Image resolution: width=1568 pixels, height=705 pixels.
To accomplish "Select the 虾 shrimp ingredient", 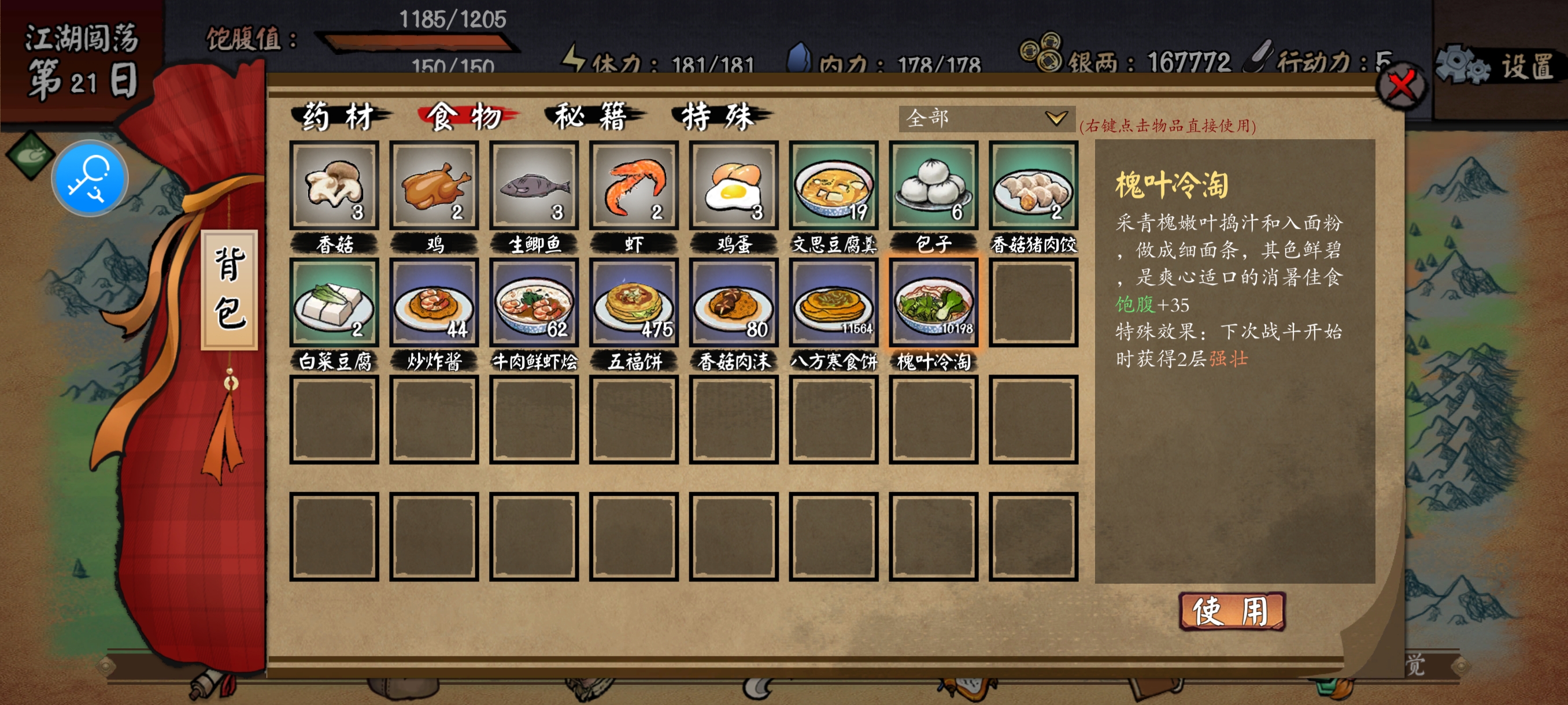I will point(634,185).
